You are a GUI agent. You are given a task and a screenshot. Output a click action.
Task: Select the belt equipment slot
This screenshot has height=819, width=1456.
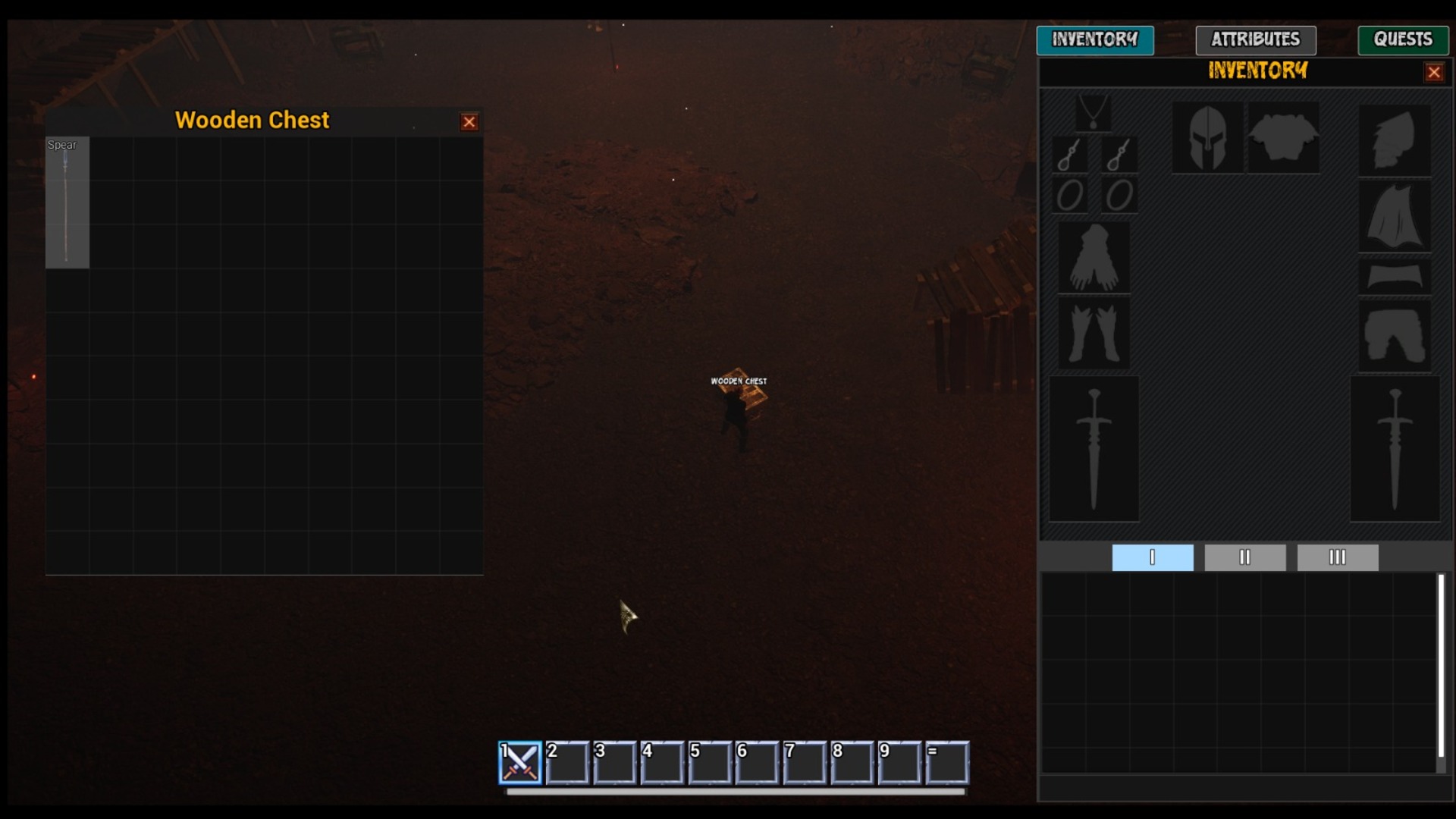point(1394,276)
